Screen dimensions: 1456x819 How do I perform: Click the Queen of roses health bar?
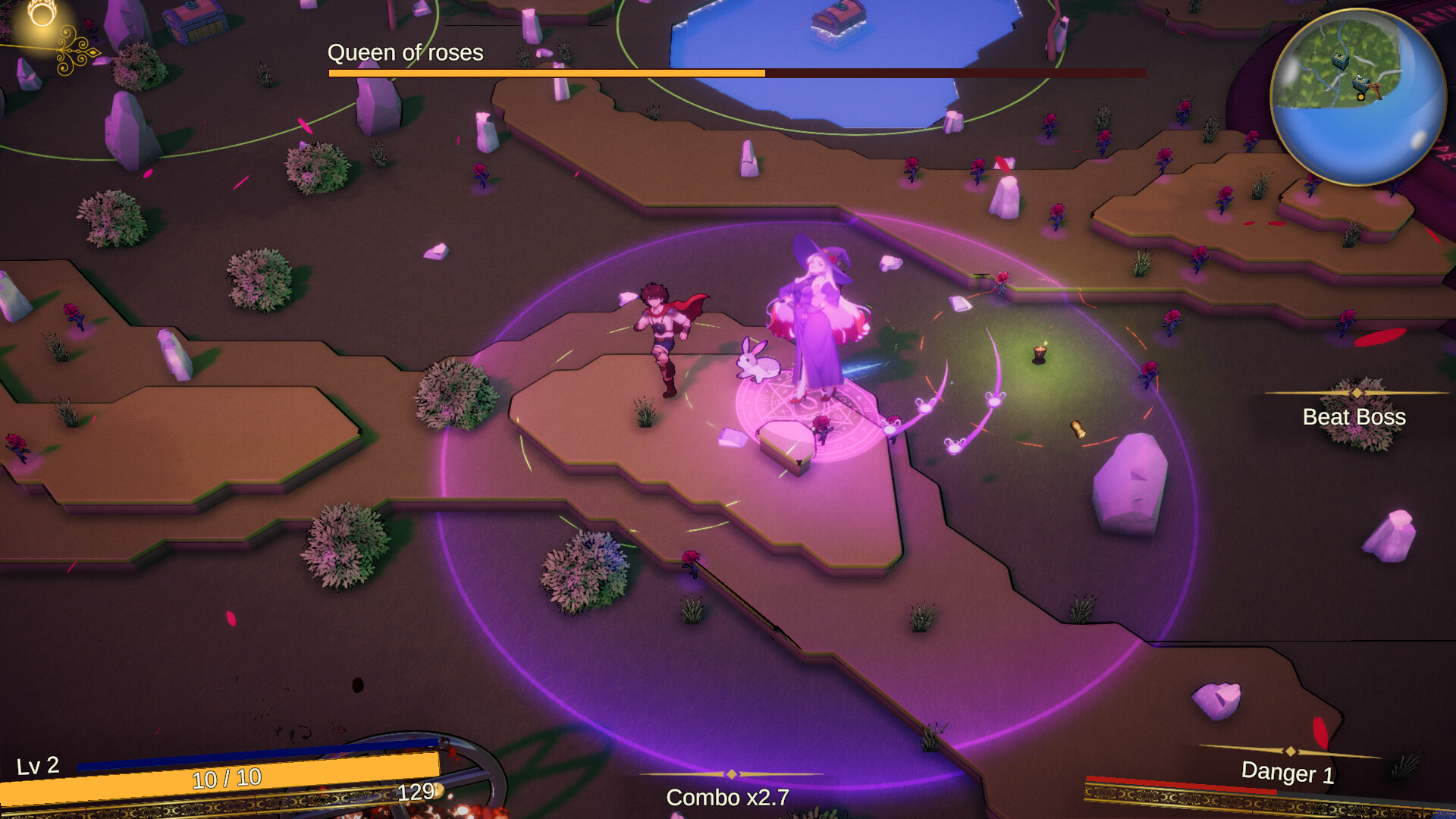pos(736,74)
